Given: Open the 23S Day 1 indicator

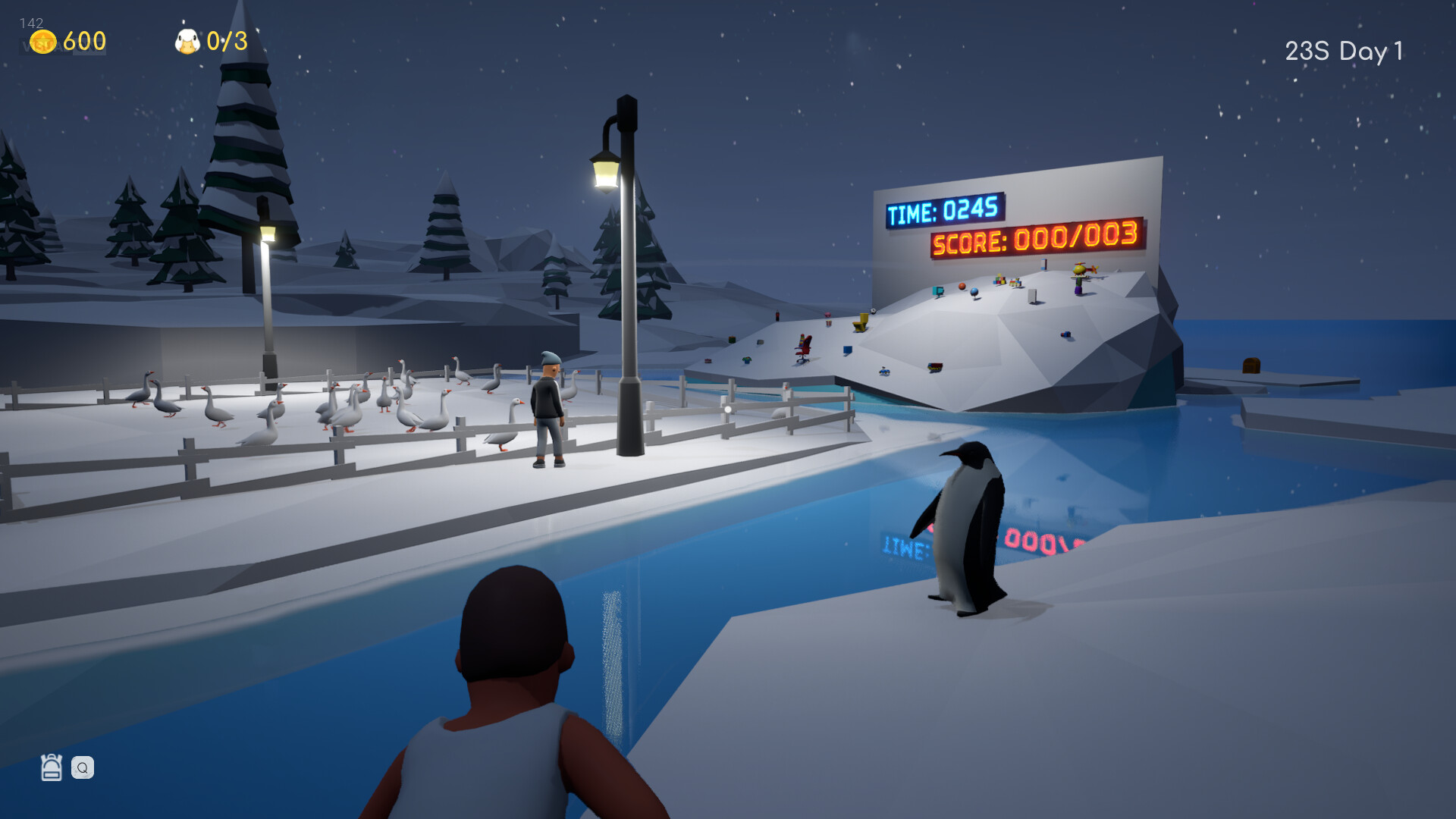Looking at the screenshot, I should 1342,52.
